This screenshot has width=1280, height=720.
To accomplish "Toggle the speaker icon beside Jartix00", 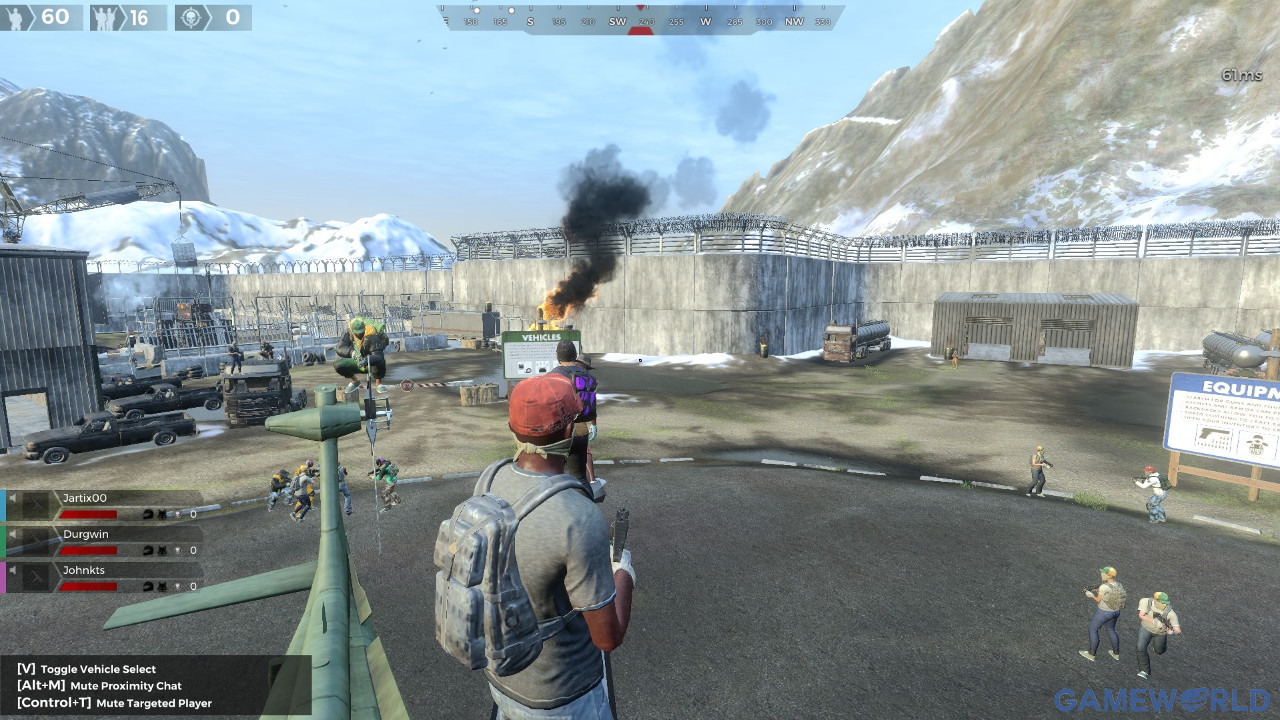I will coord(14,498).
